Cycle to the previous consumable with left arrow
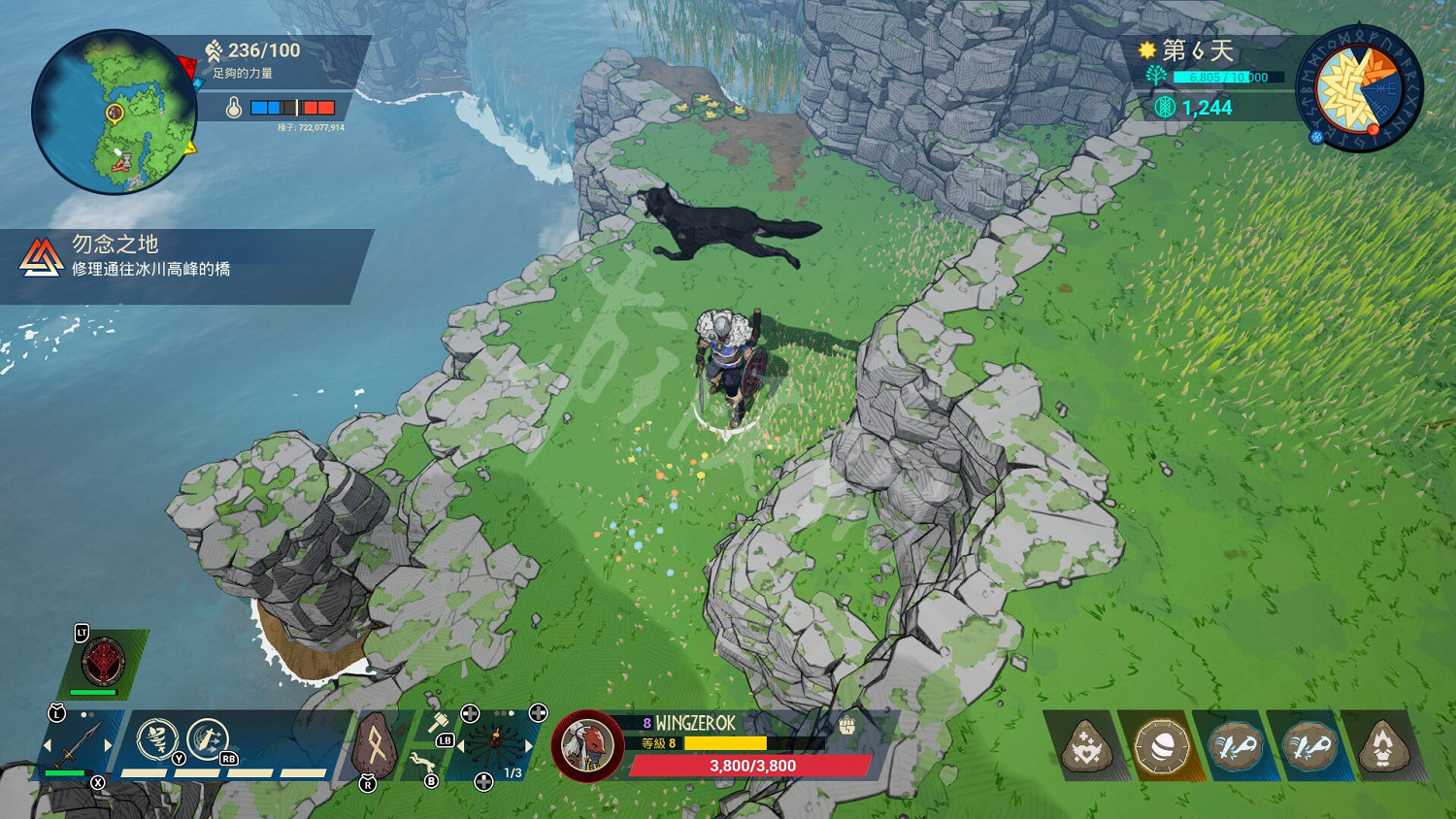Screen dimensions: 1456x819 461,745
